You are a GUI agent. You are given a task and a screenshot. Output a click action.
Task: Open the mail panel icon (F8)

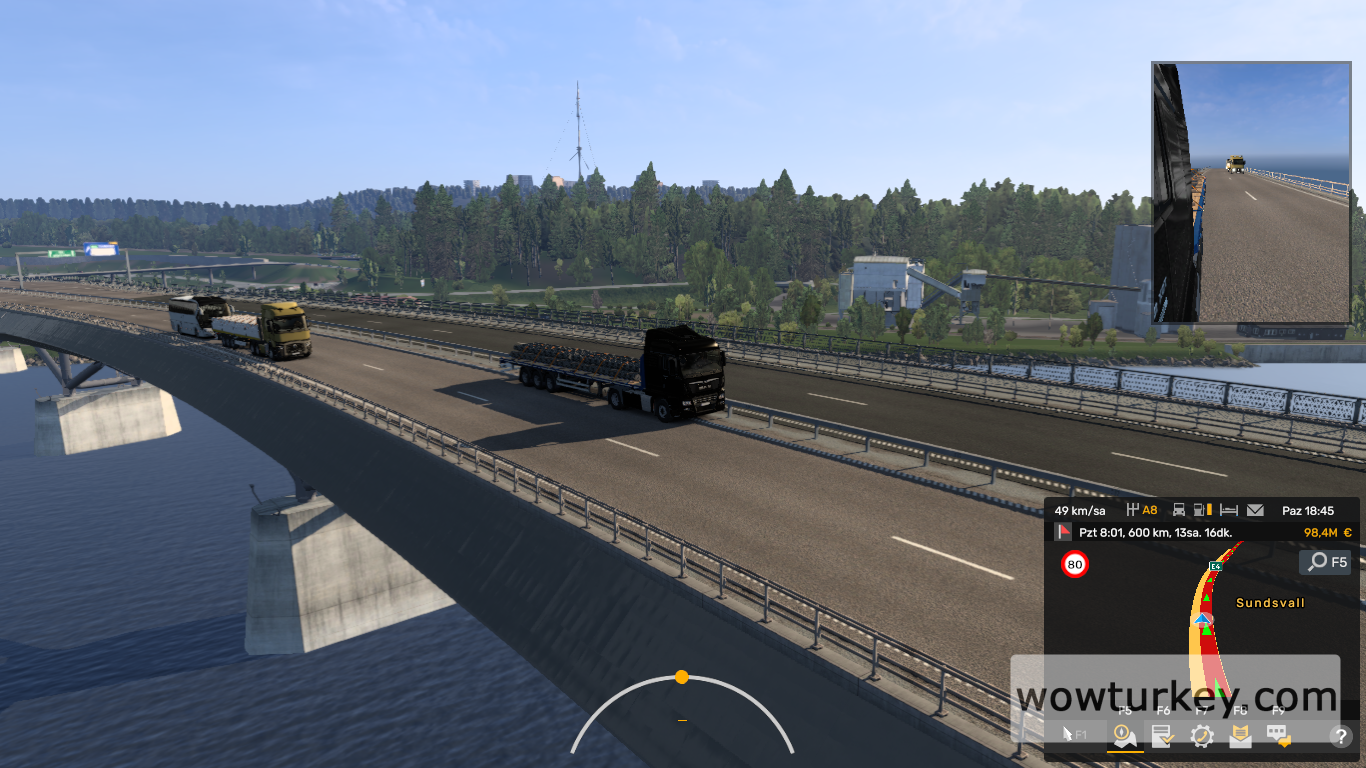[x=1240, y=736]
